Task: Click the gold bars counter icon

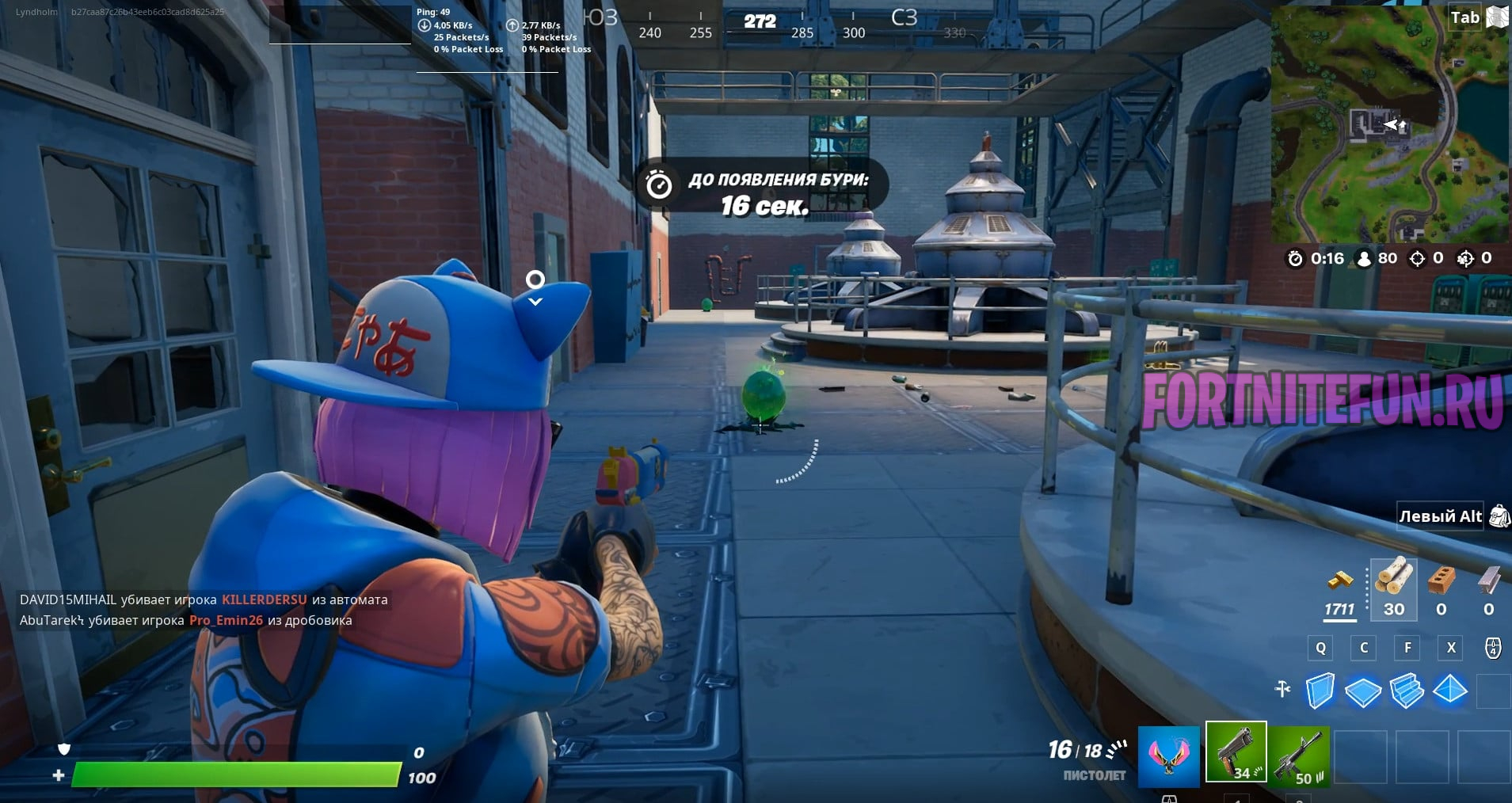Action: pos(1340,580)
